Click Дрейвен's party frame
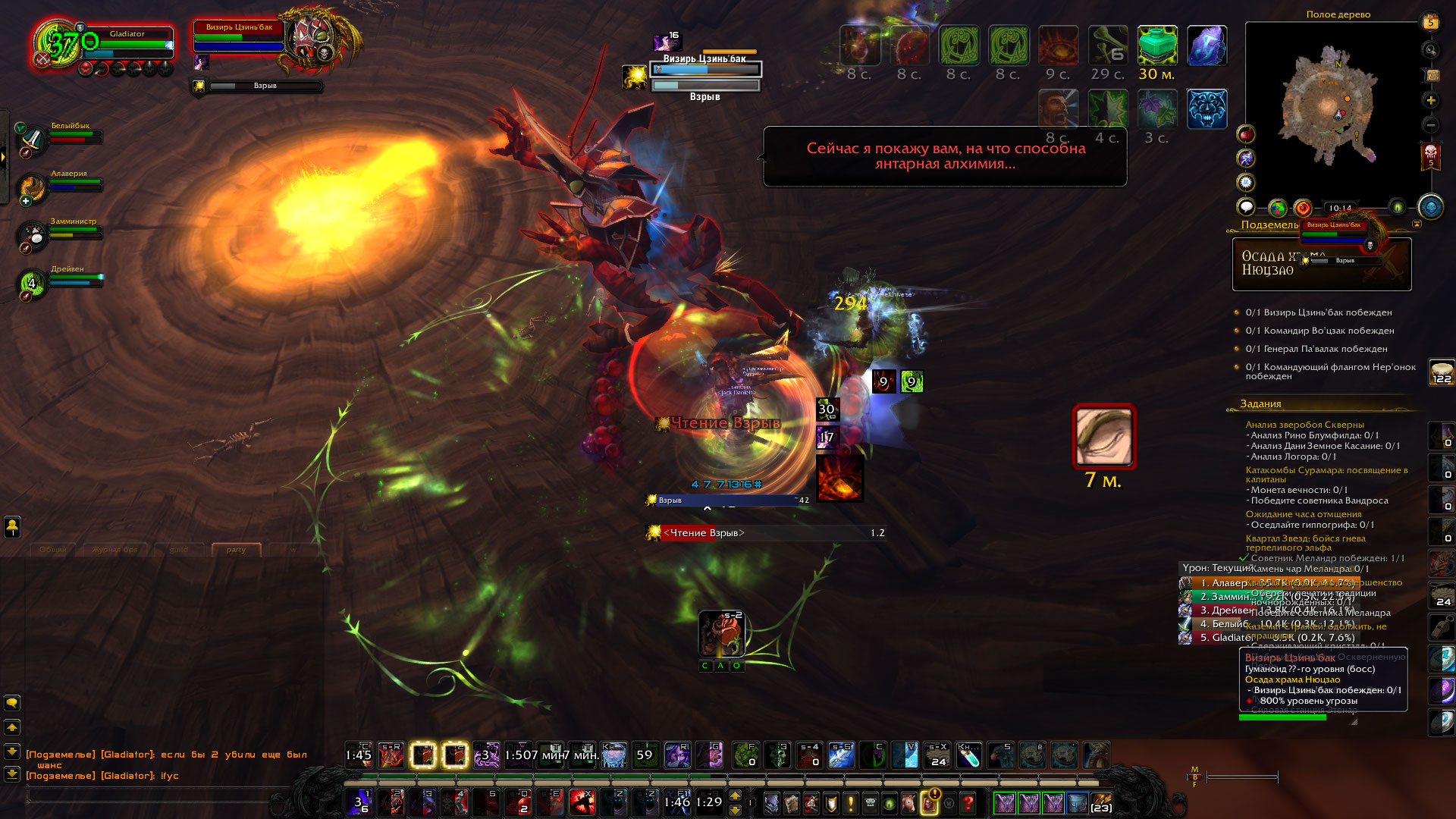Image resolution: width=1456 pixels, height=819 pixels. pos(72,280)
